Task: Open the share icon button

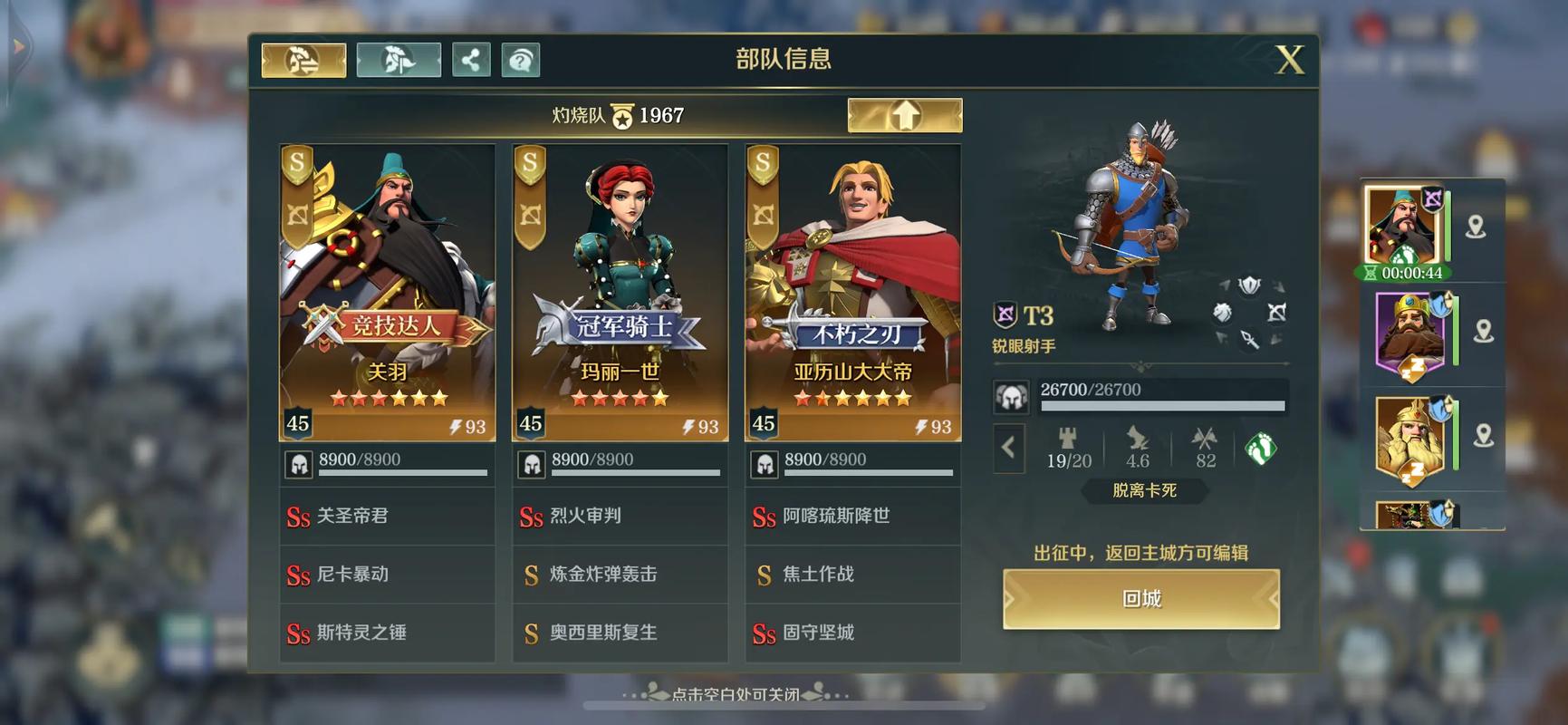Action: pyautogui.click(x=471, y=61)
